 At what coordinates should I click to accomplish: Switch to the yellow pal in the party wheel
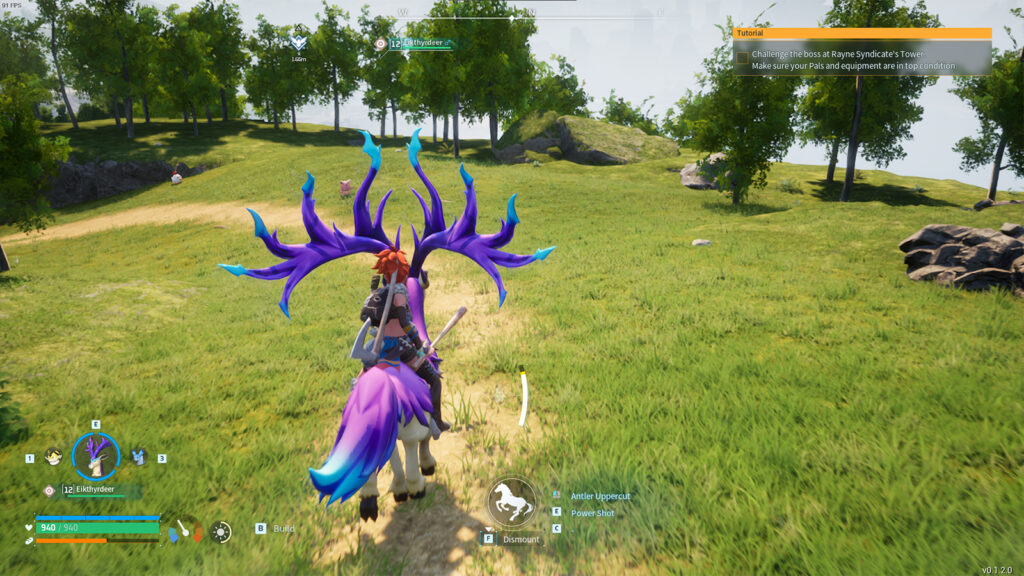[53, 457]
